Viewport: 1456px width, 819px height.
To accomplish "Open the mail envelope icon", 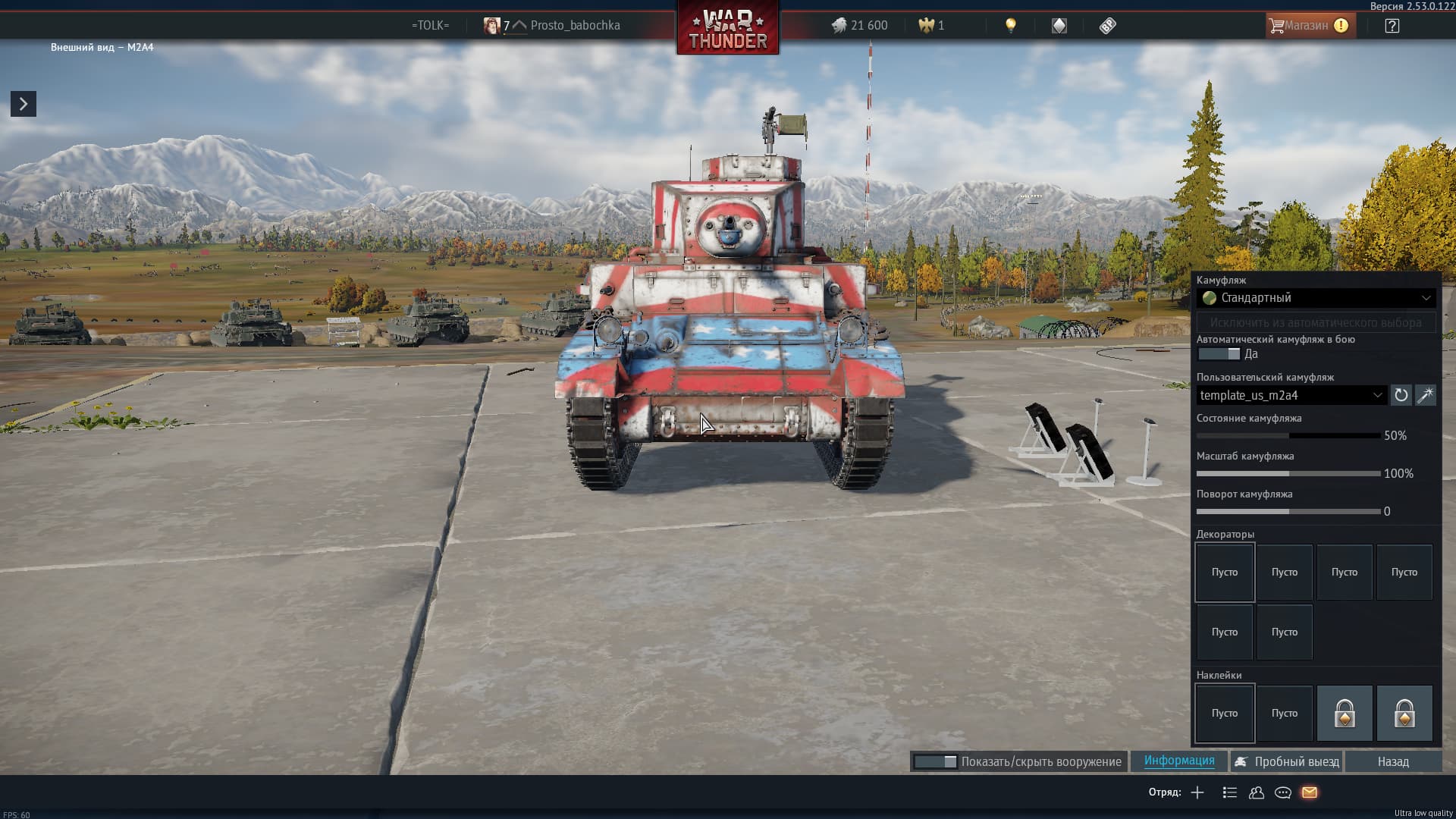I will pyautogui.click(x=1310, y=792).
